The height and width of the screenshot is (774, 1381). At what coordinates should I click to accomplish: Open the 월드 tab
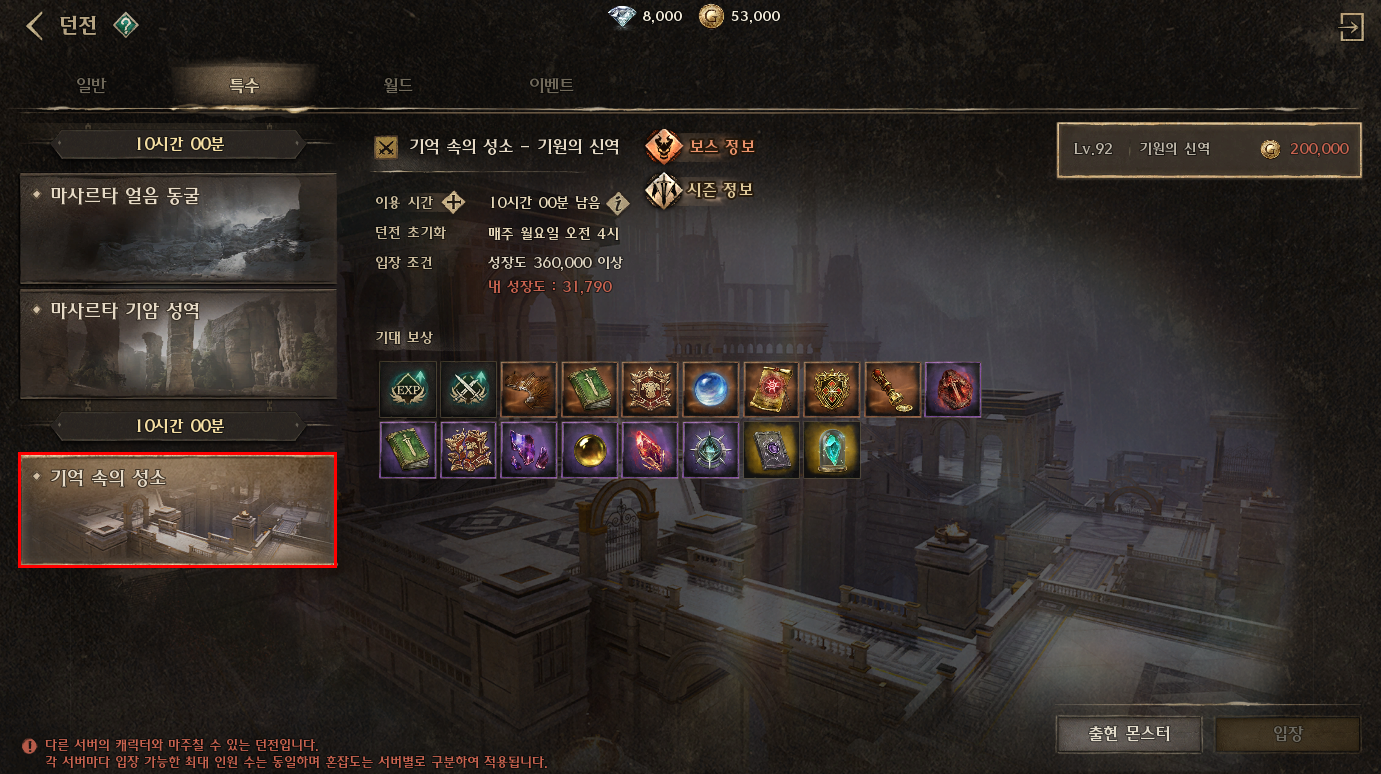pyautogui.click(x=398, y=85)
